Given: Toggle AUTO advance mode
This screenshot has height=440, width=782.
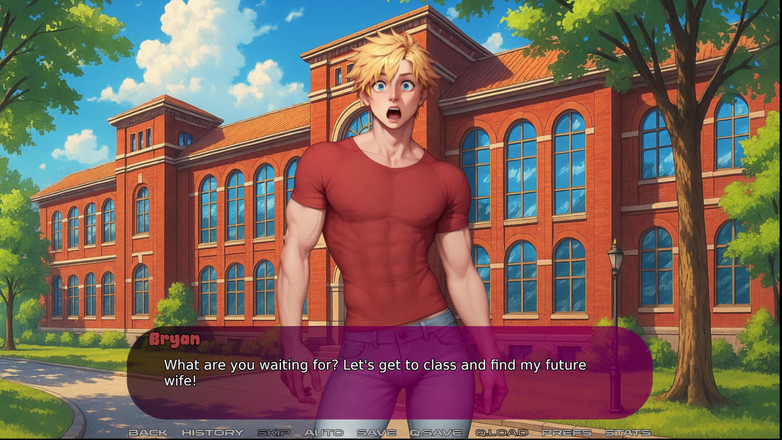Looking at the screenshot, I should pyautogui.click(x=323, y=432).
